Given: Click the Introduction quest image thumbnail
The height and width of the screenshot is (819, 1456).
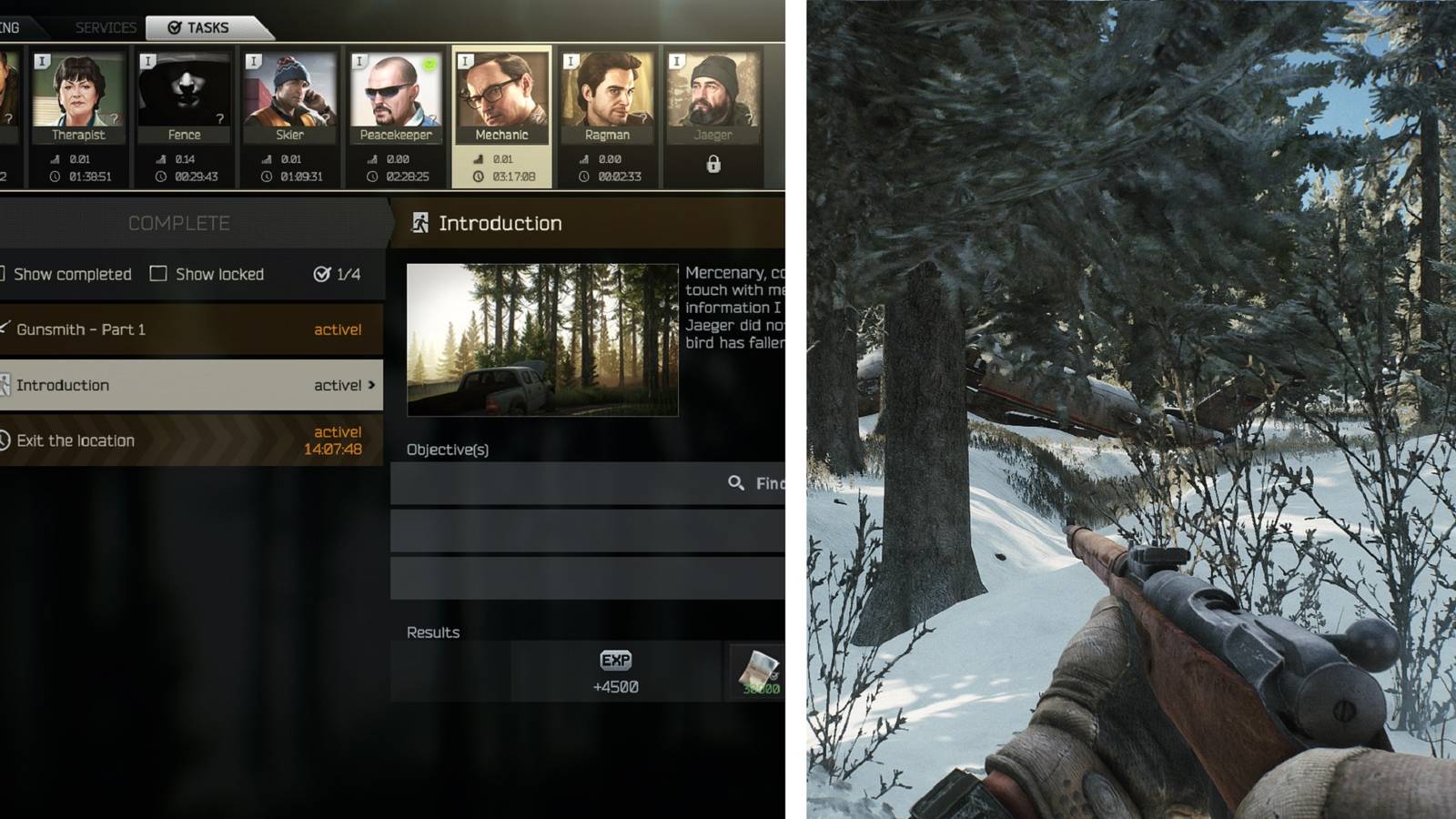Looking at the screenshot, I should tap(541, 337).
